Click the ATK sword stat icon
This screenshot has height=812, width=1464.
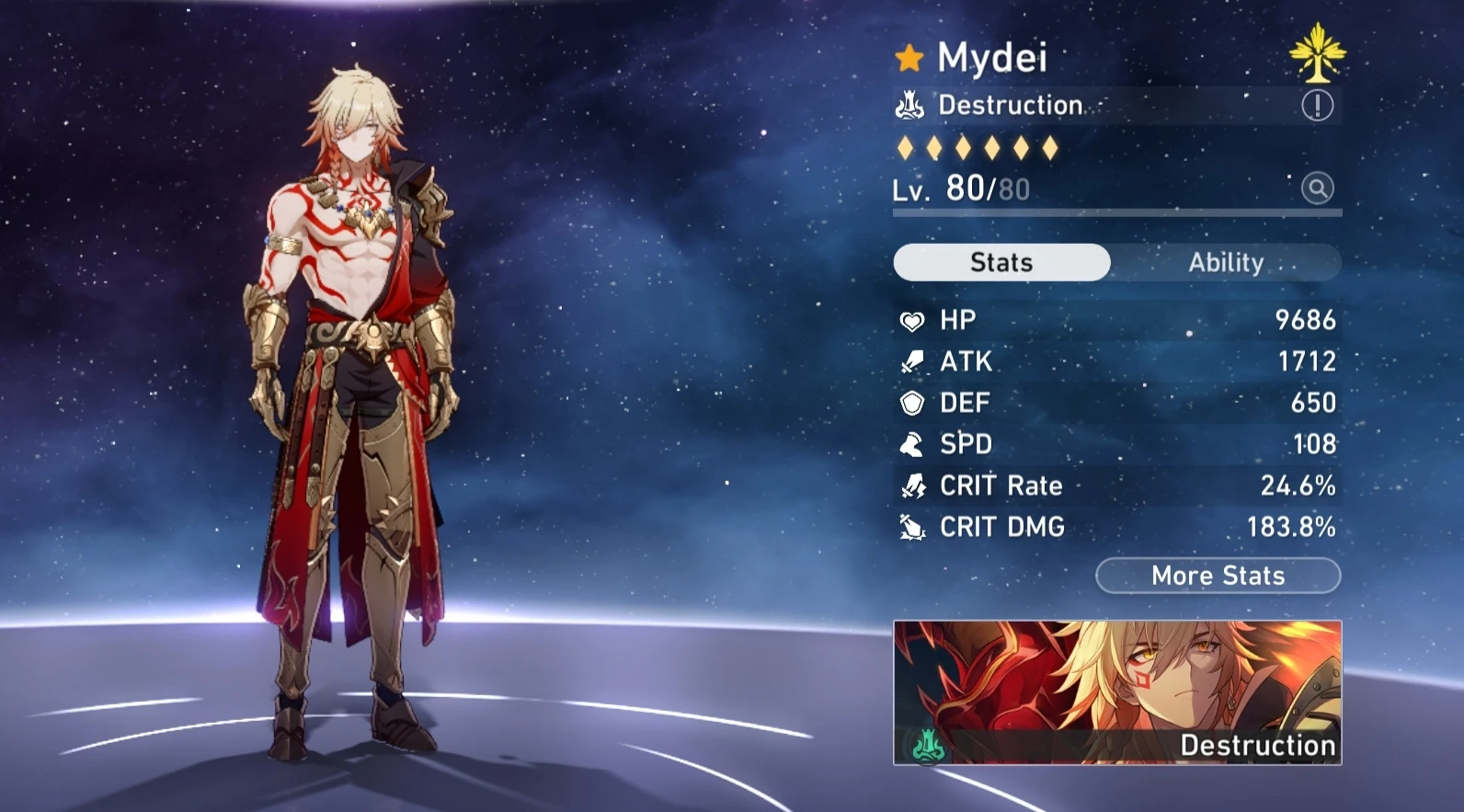(x=910, y=361)
